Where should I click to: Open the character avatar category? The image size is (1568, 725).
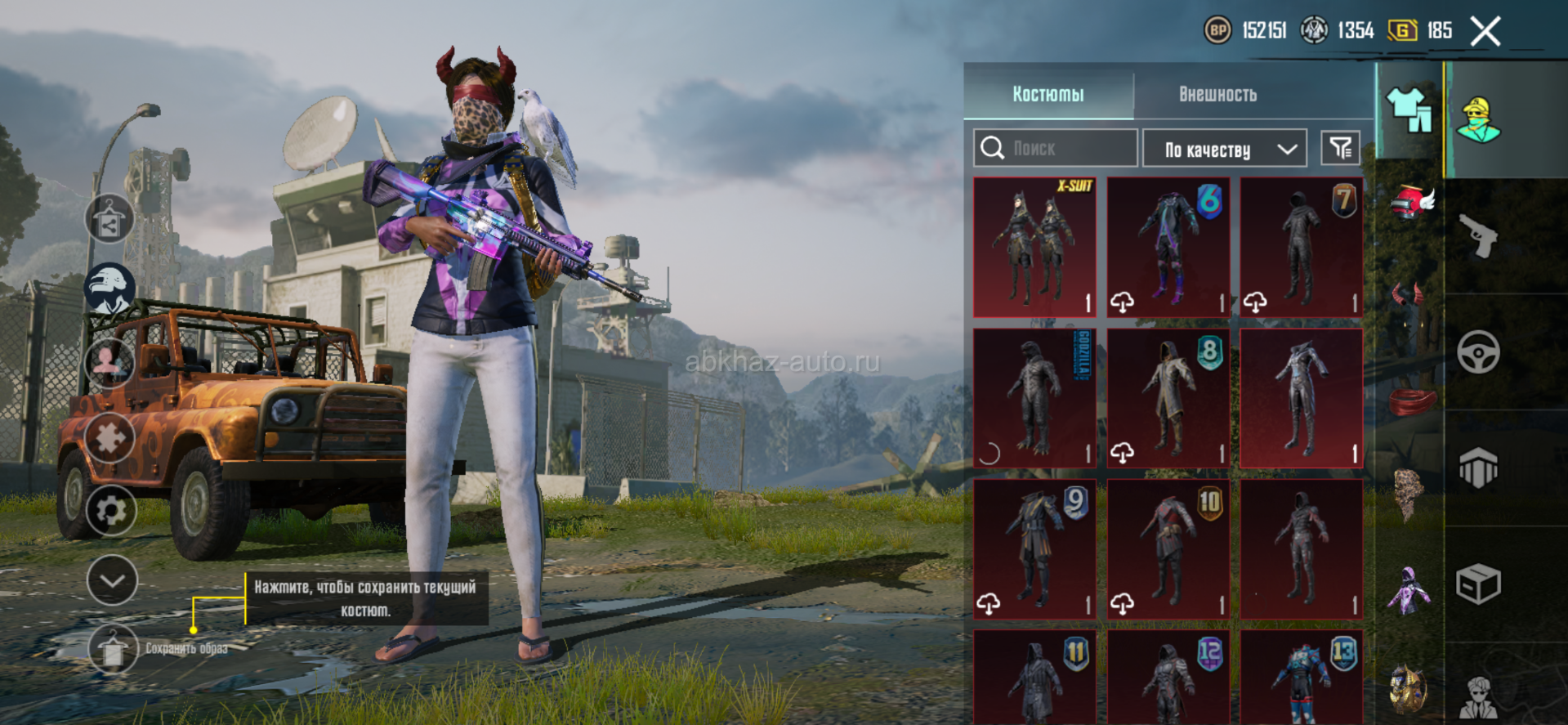pos(1479,120)
